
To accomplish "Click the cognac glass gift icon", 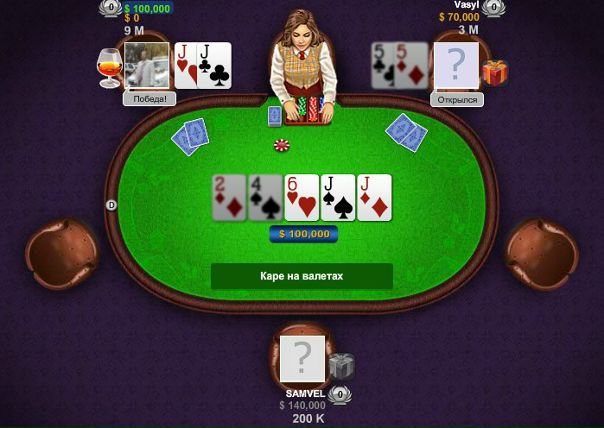I will pos(109,66).
